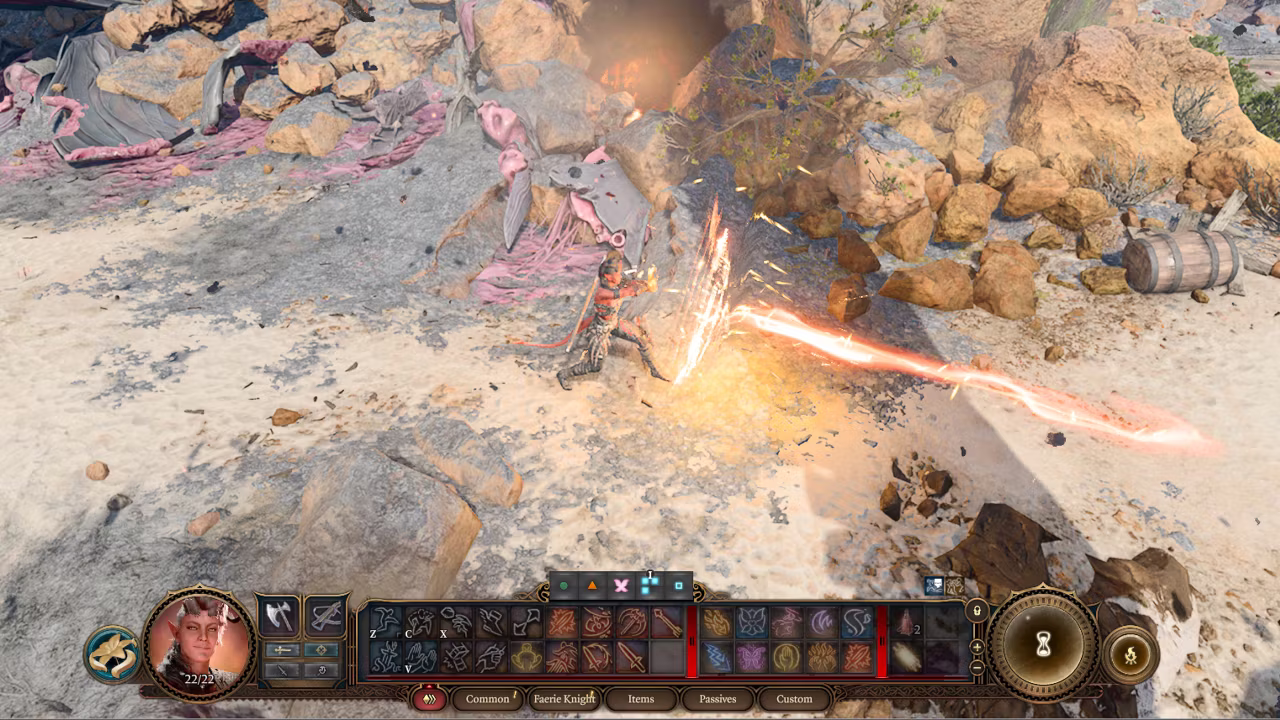Cast the blue lightning bolt spell
The image size is (1280, 720).
716,657
